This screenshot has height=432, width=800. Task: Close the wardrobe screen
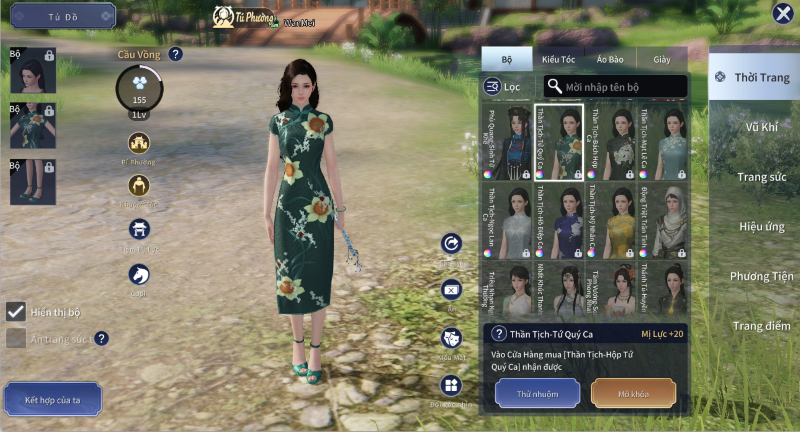(783, 13)
